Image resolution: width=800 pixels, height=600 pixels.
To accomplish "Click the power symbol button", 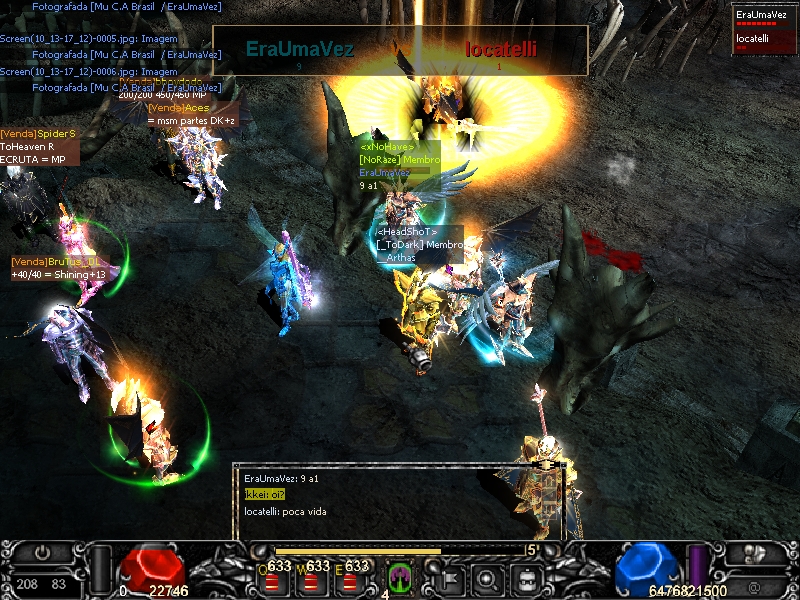I will click(42, 552).
